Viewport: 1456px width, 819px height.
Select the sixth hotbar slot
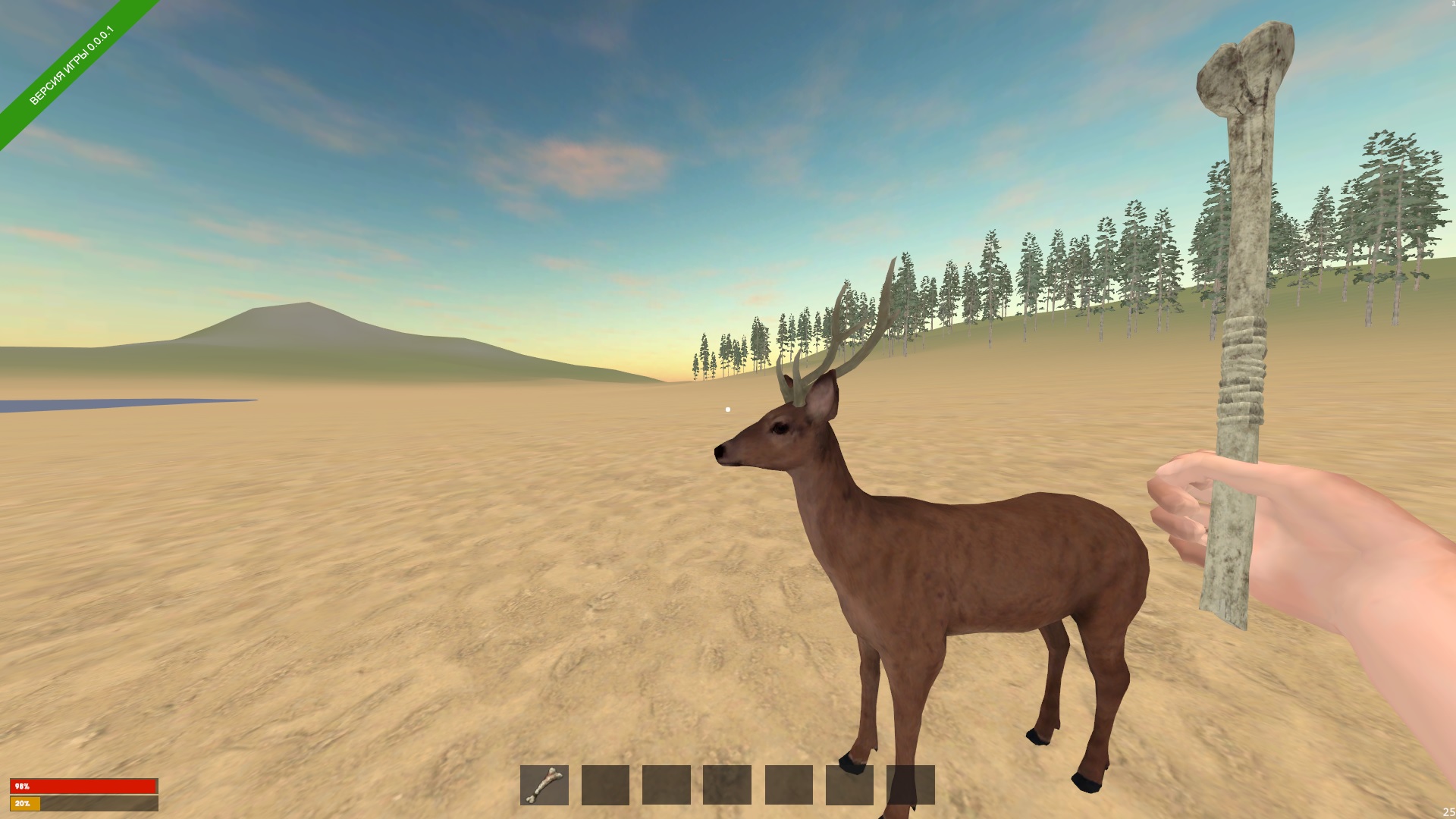tap(848, 786)
